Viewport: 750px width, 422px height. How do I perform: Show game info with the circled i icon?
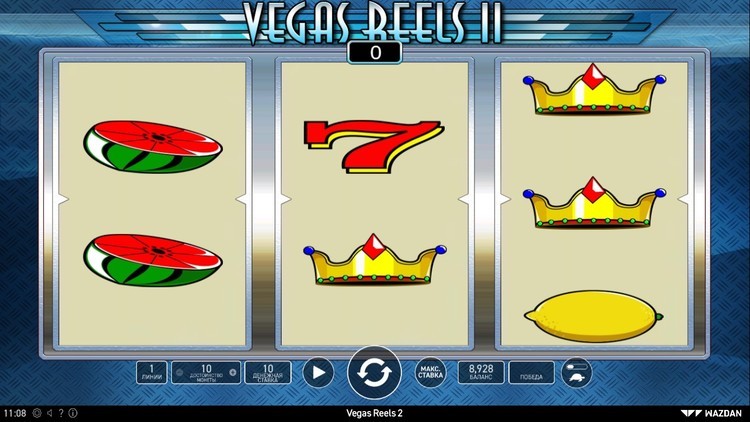pos(72,413)
